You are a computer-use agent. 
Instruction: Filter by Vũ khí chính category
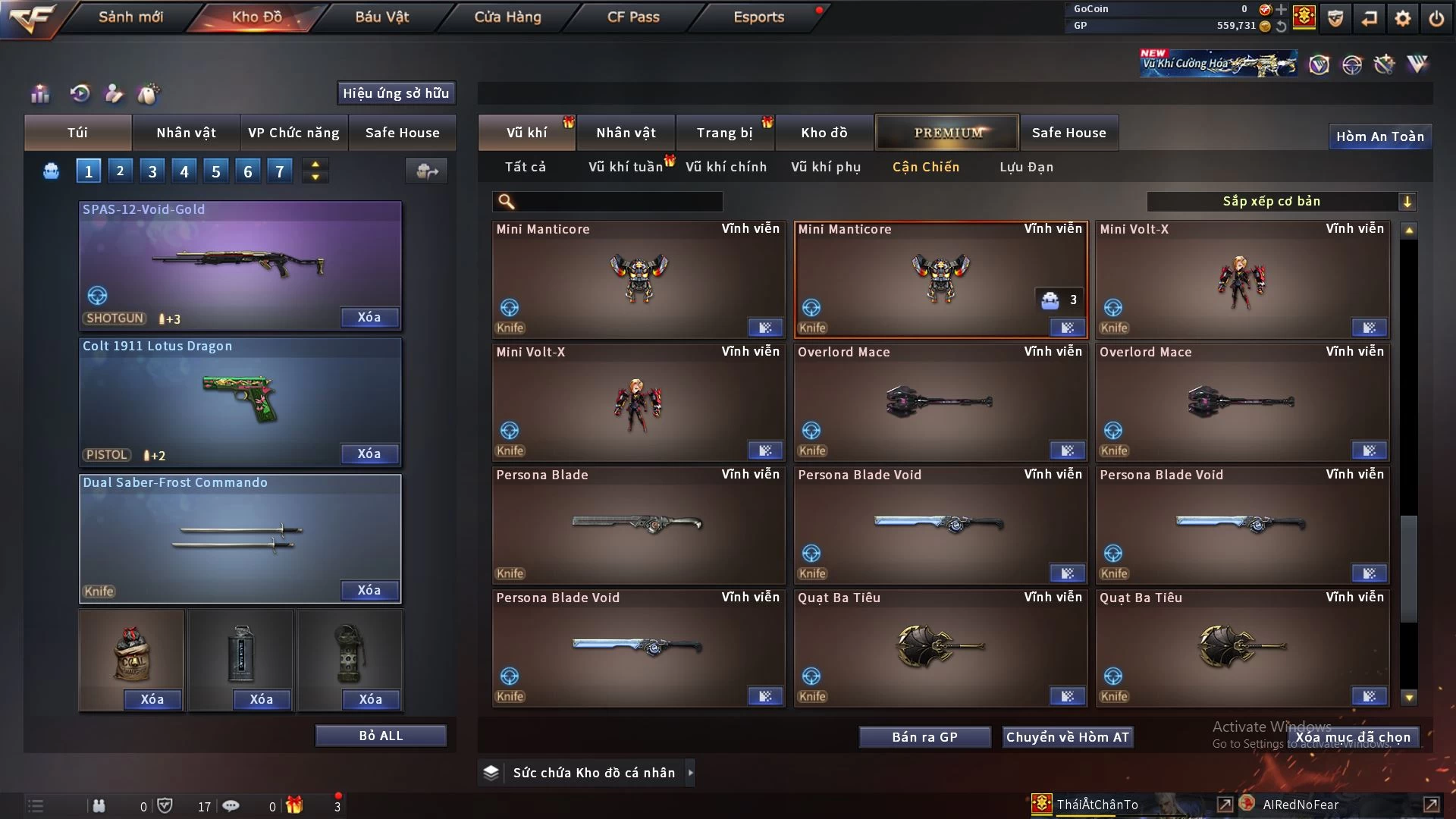coord(726,167)
